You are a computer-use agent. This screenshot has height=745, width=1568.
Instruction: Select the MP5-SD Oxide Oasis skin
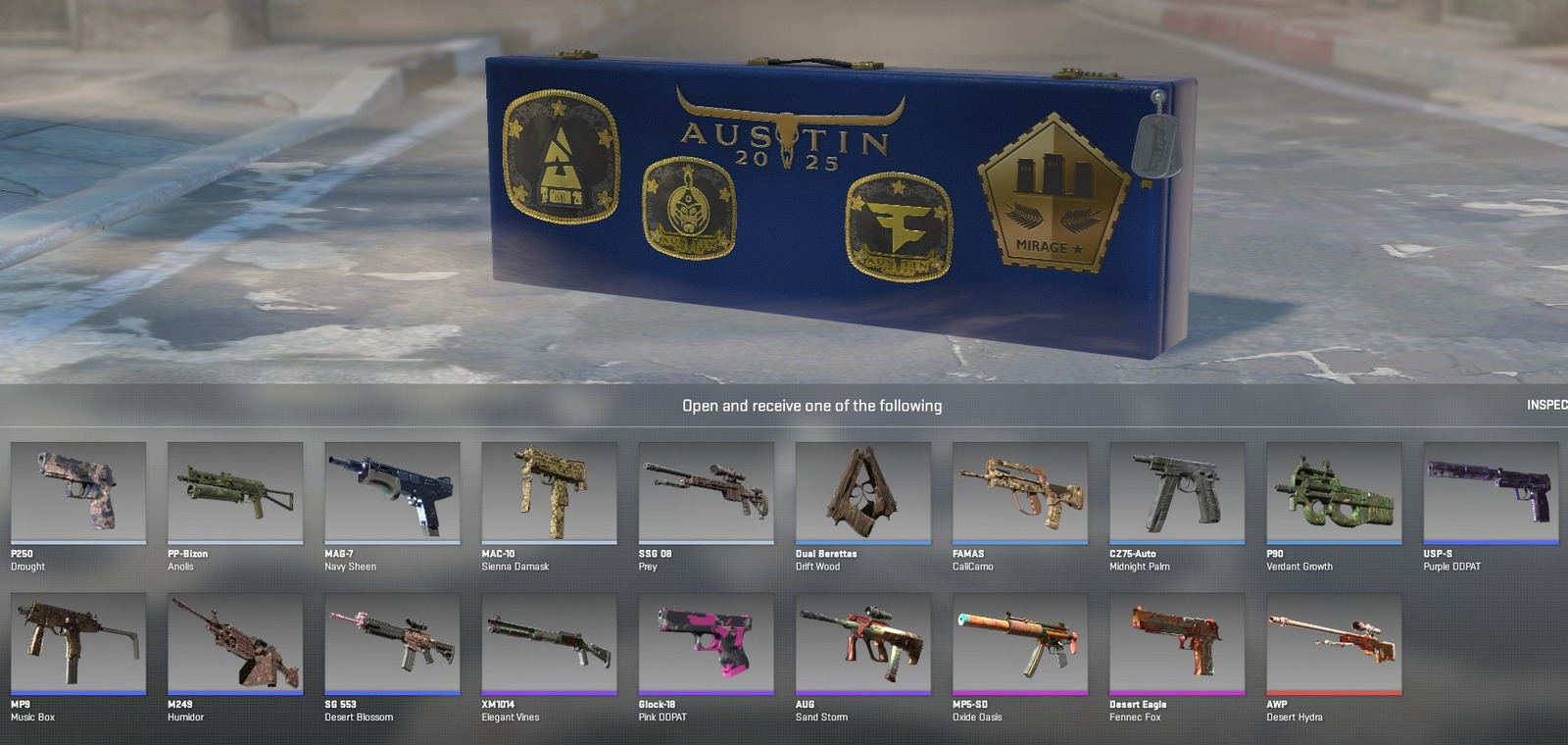pyautogui.click(x=1020, y=645)
